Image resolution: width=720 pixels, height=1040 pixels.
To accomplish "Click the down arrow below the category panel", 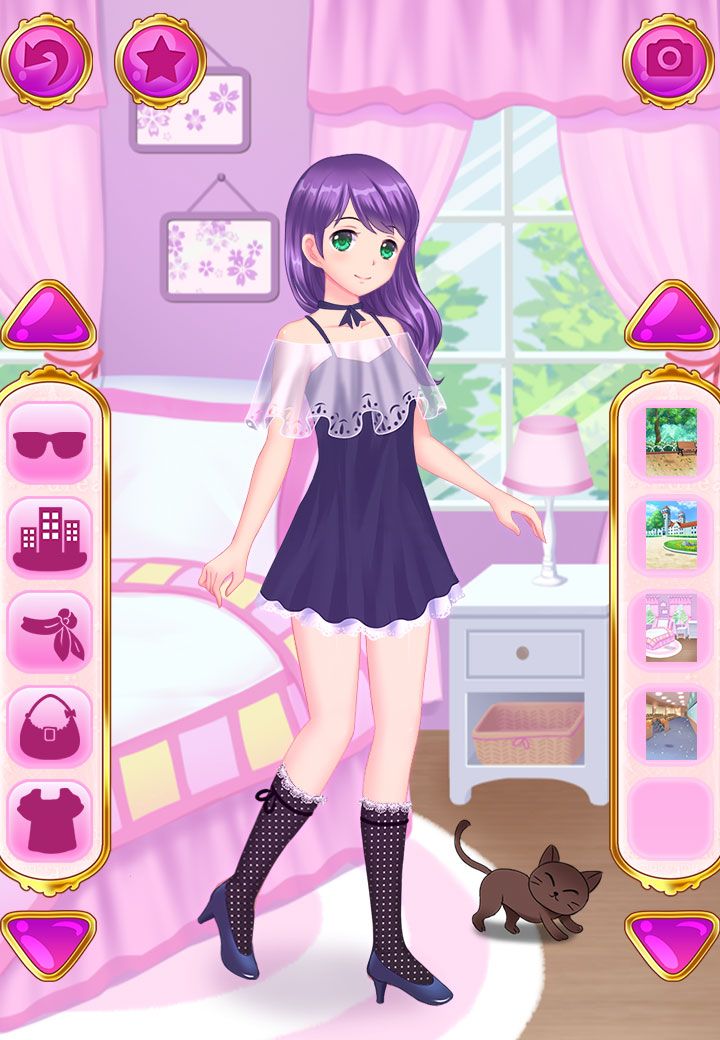I will (x=48, y=943).
